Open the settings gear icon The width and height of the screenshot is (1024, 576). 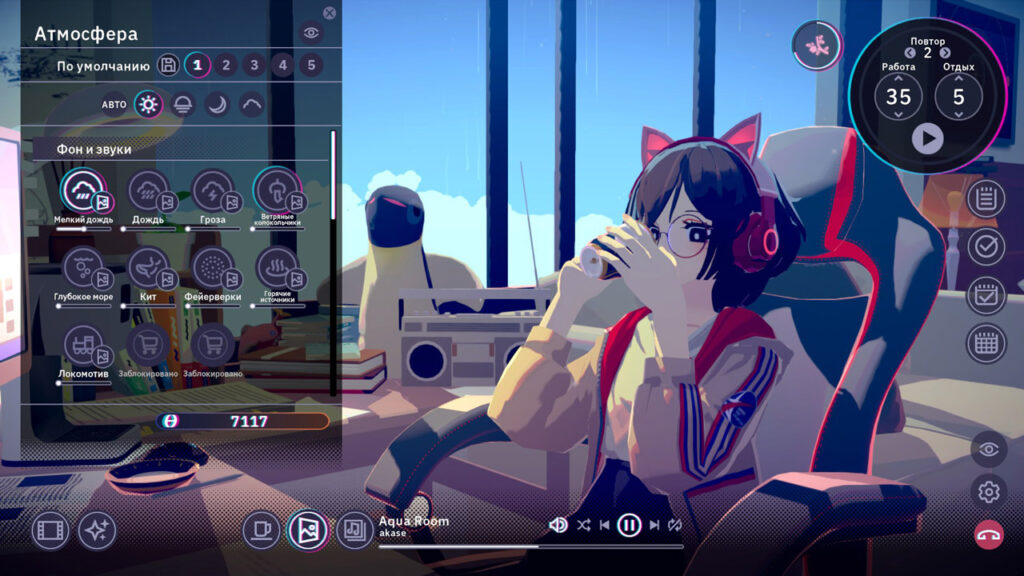(988, 491)
